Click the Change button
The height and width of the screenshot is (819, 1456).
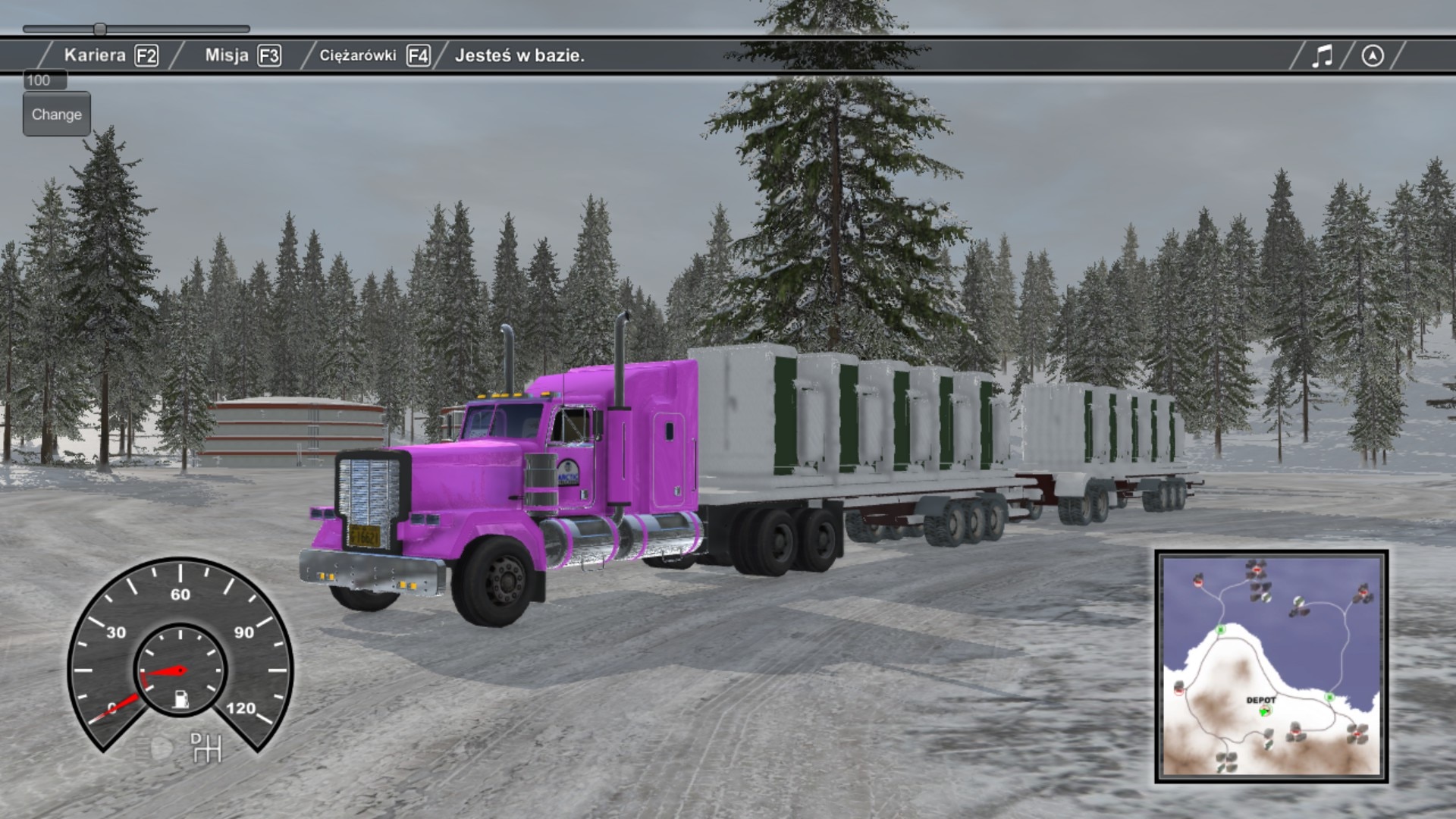point(57,115)
